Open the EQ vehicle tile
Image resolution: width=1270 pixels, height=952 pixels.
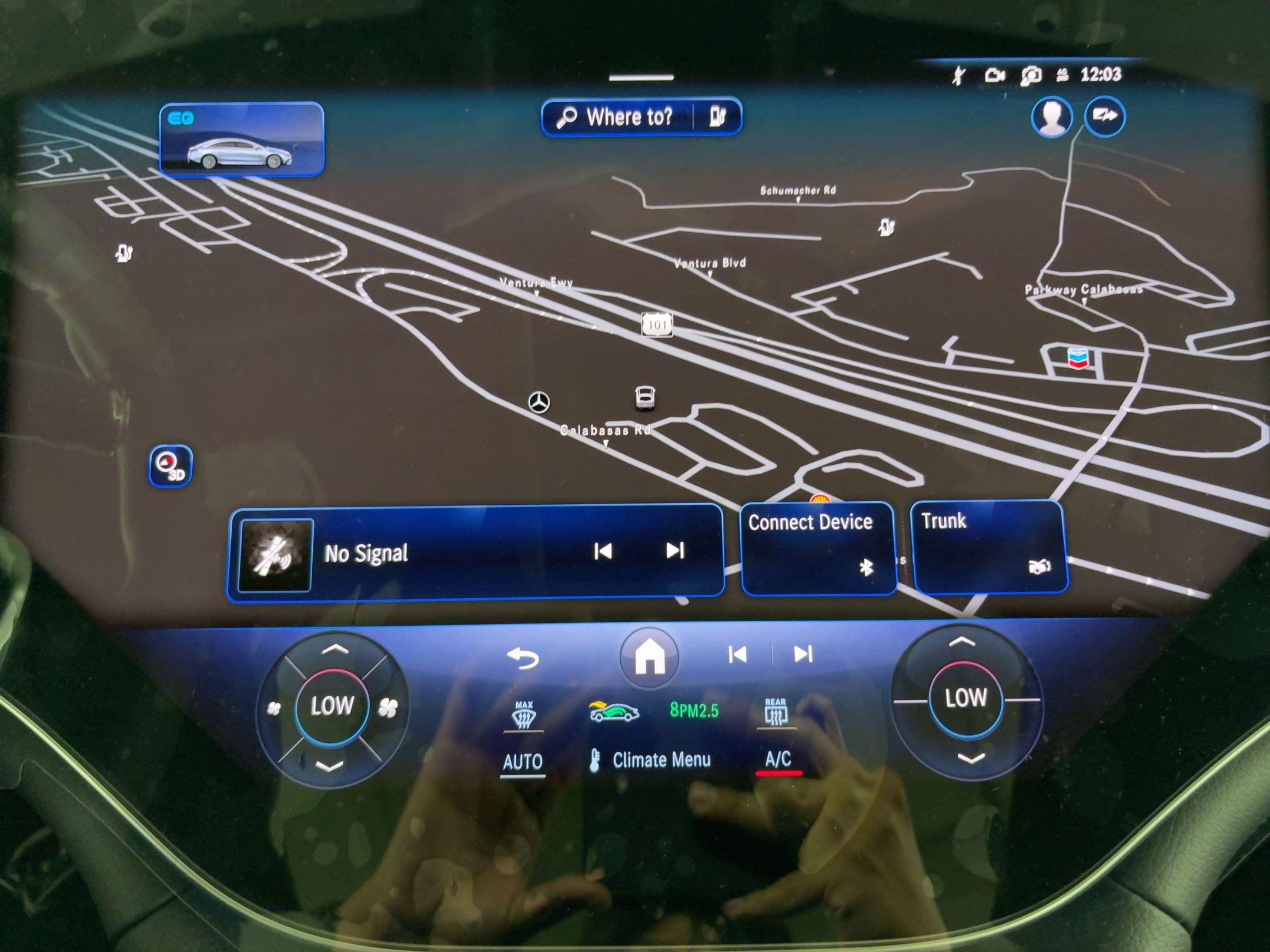pyautogui.click(x=241, y=139)
